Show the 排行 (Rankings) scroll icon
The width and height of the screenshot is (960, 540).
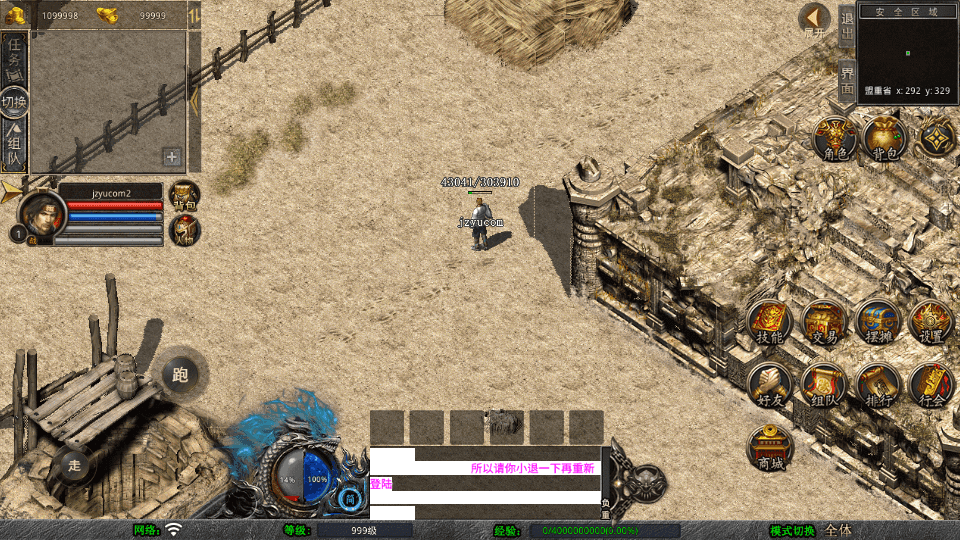[x=878, y=386]
